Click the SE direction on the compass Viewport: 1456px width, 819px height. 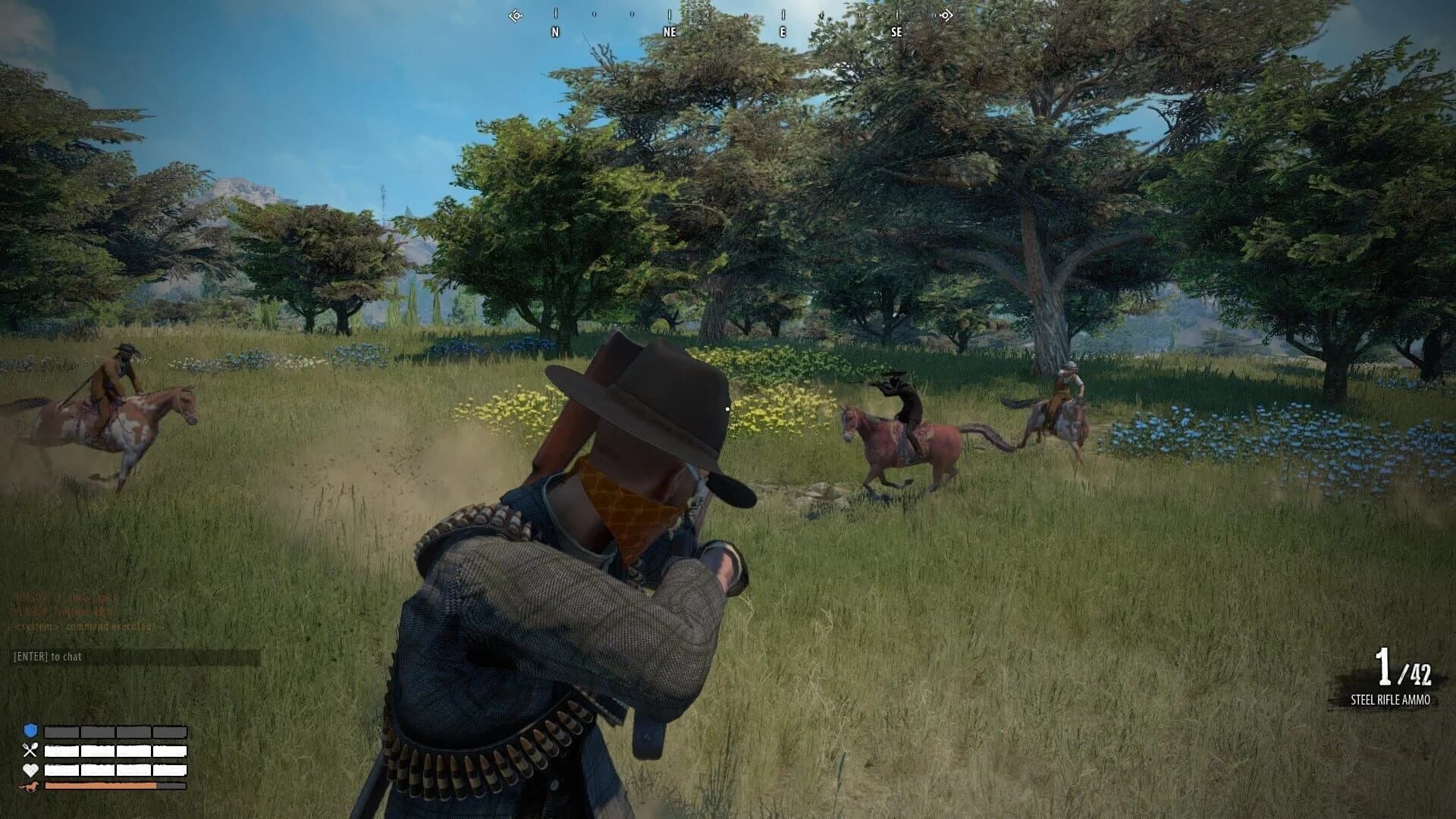click(x=896, y=32)
